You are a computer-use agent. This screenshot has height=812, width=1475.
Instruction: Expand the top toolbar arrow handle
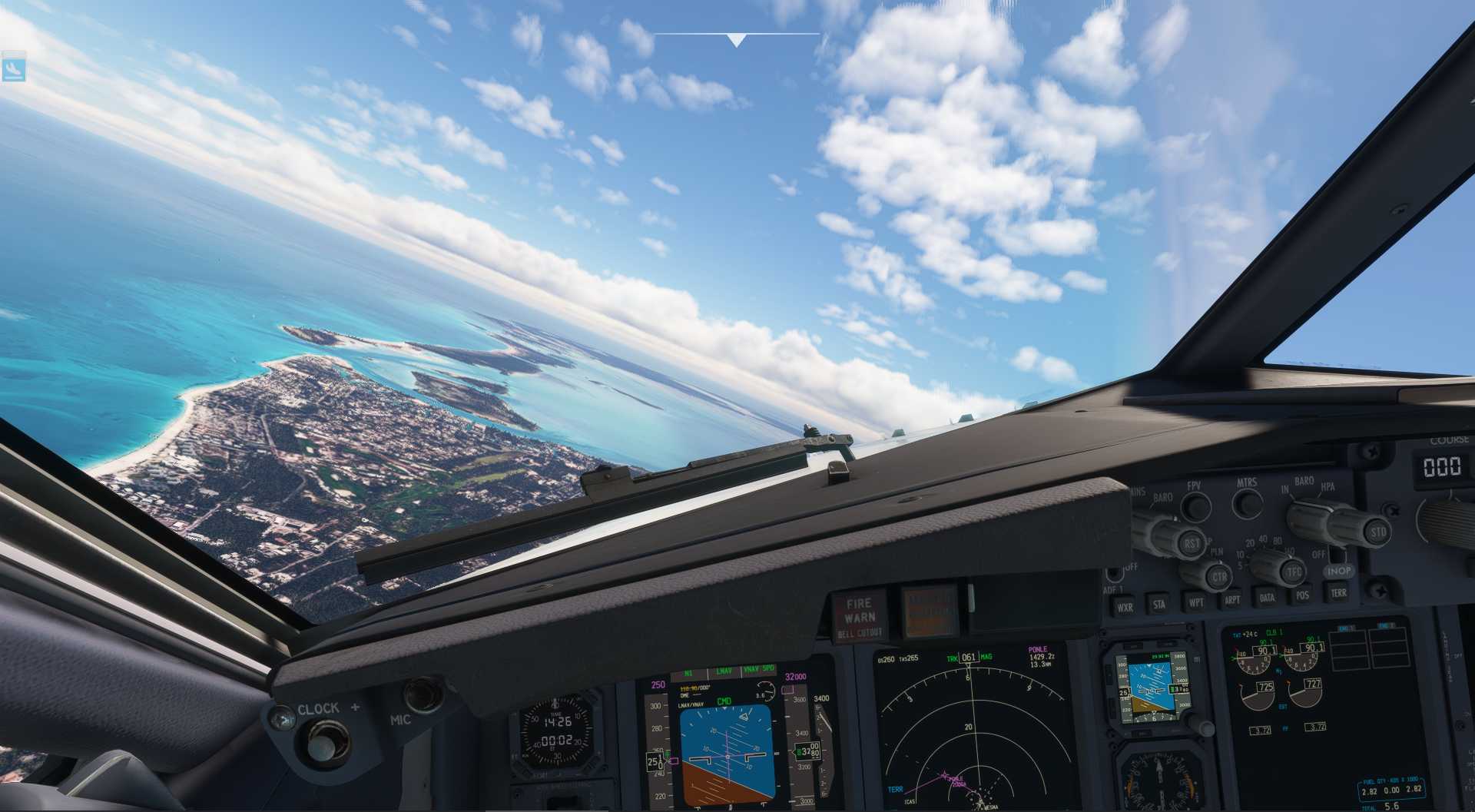click(736, 40)
